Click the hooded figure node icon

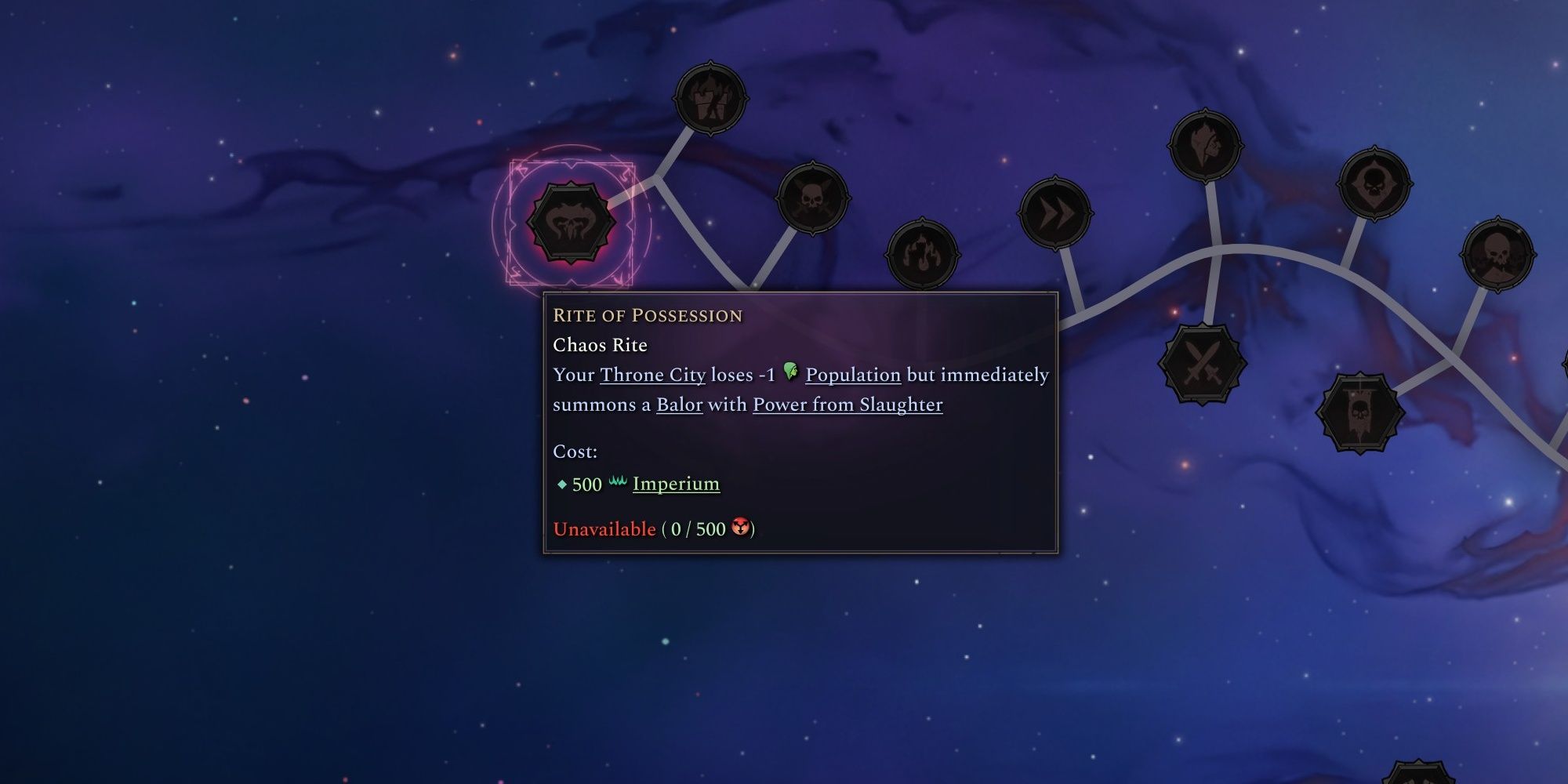click(1203, 145)
